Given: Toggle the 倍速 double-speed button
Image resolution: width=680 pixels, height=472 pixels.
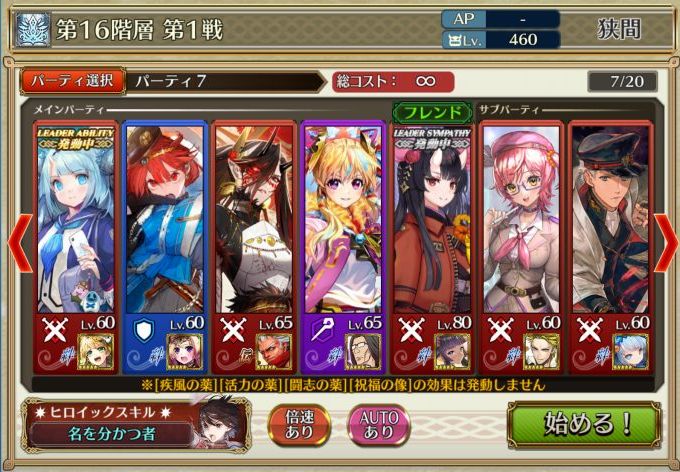Looking at the screenshot, I should (301, 424).
